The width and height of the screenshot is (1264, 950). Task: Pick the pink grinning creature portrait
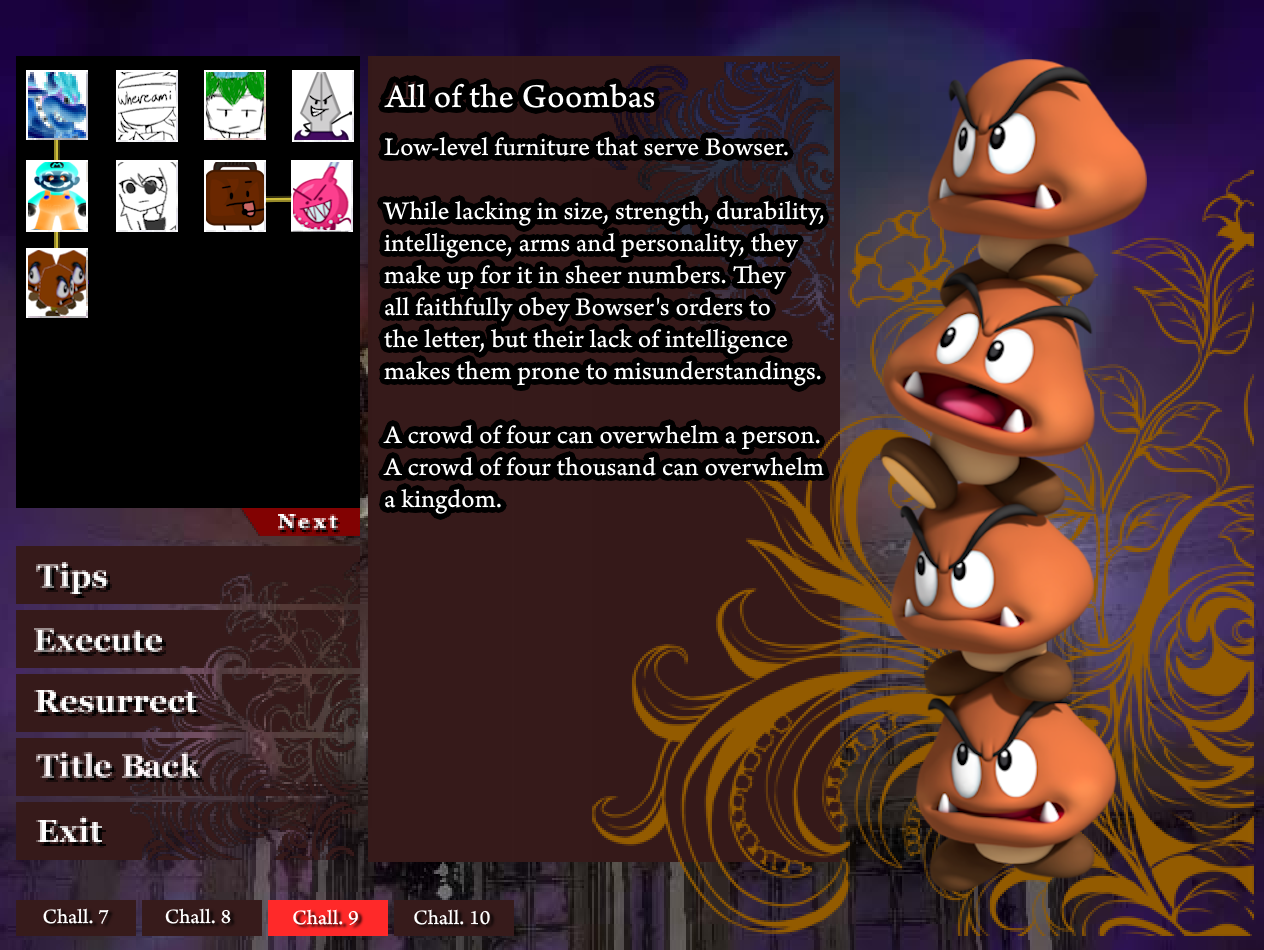tap(322, 196)
